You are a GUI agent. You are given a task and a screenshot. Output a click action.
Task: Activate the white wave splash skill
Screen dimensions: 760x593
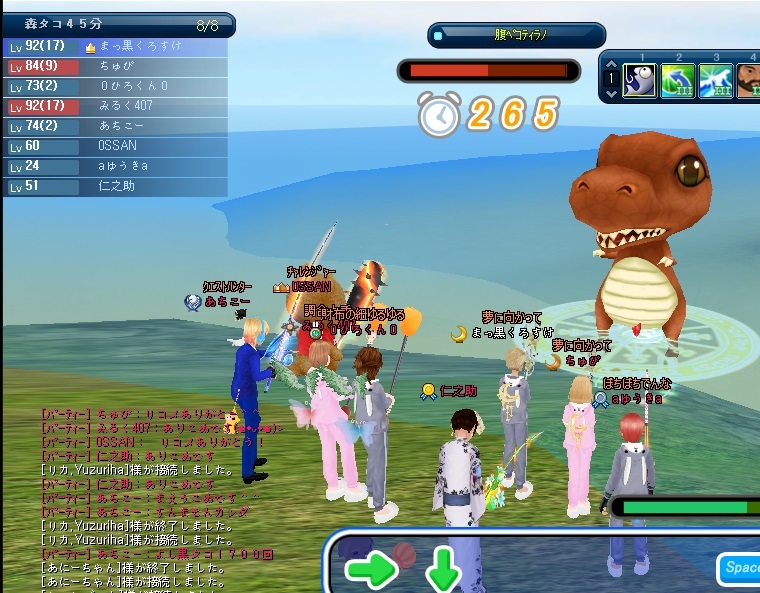point(716,80)
